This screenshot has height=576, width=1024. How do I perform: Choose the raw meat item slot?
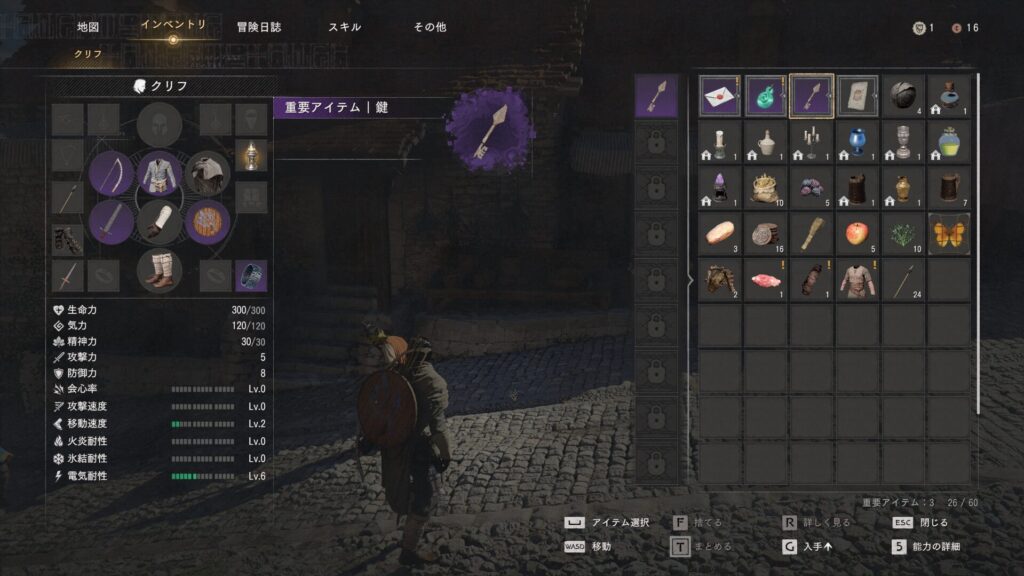click(x=766, y=280)
